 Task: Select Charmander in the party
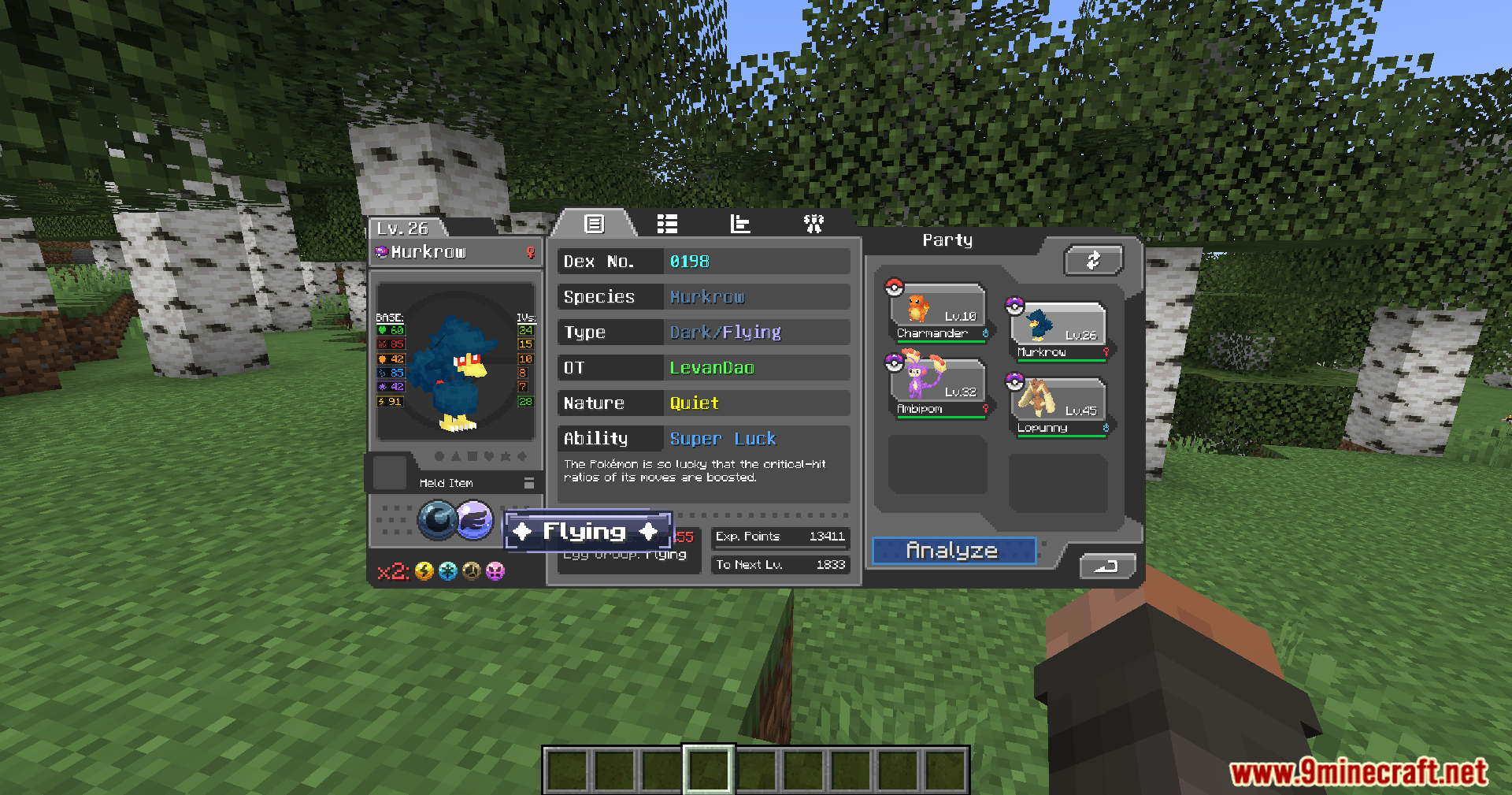(x=937, y=313)
